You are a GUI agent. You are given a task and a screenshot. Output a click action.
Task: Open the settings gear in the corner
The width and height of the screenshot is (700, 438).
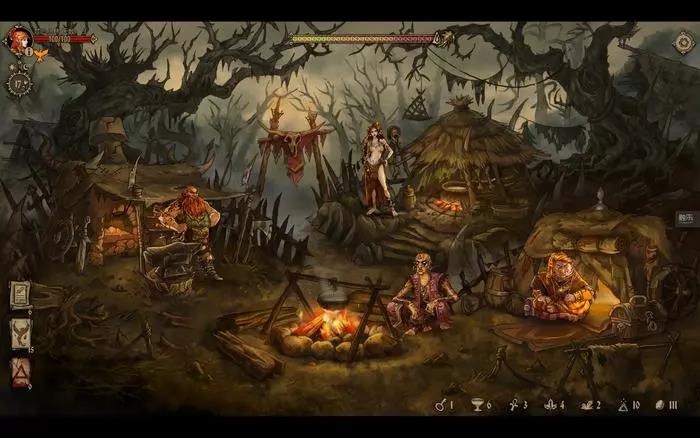tap(684, 42)
